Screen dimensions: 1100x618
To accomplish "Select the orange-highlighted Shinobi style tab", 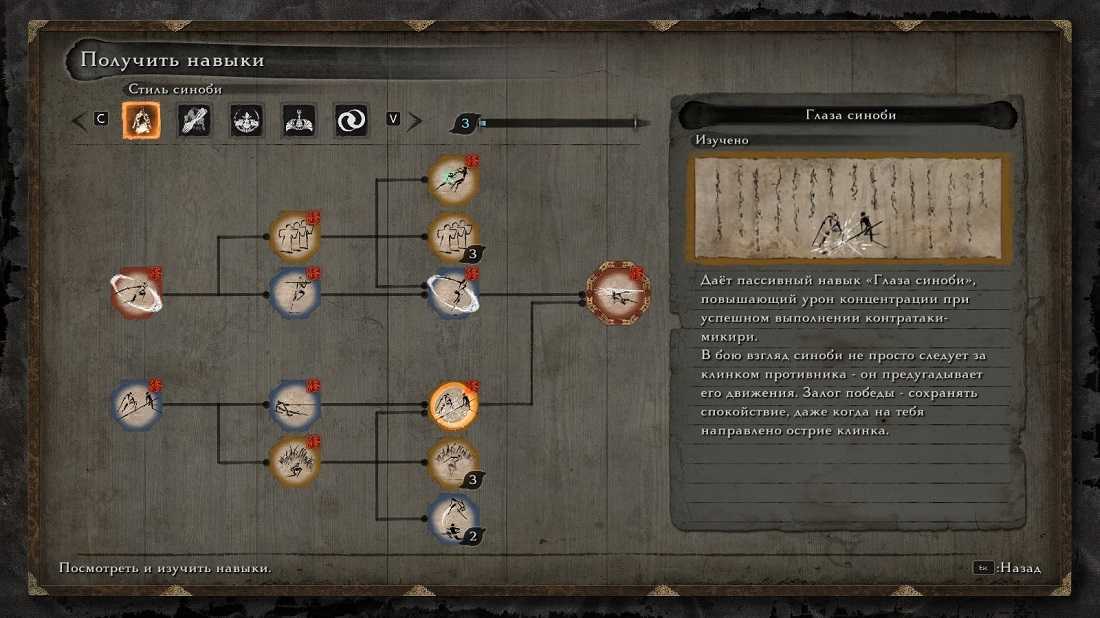I will click(x=141, y=121).
